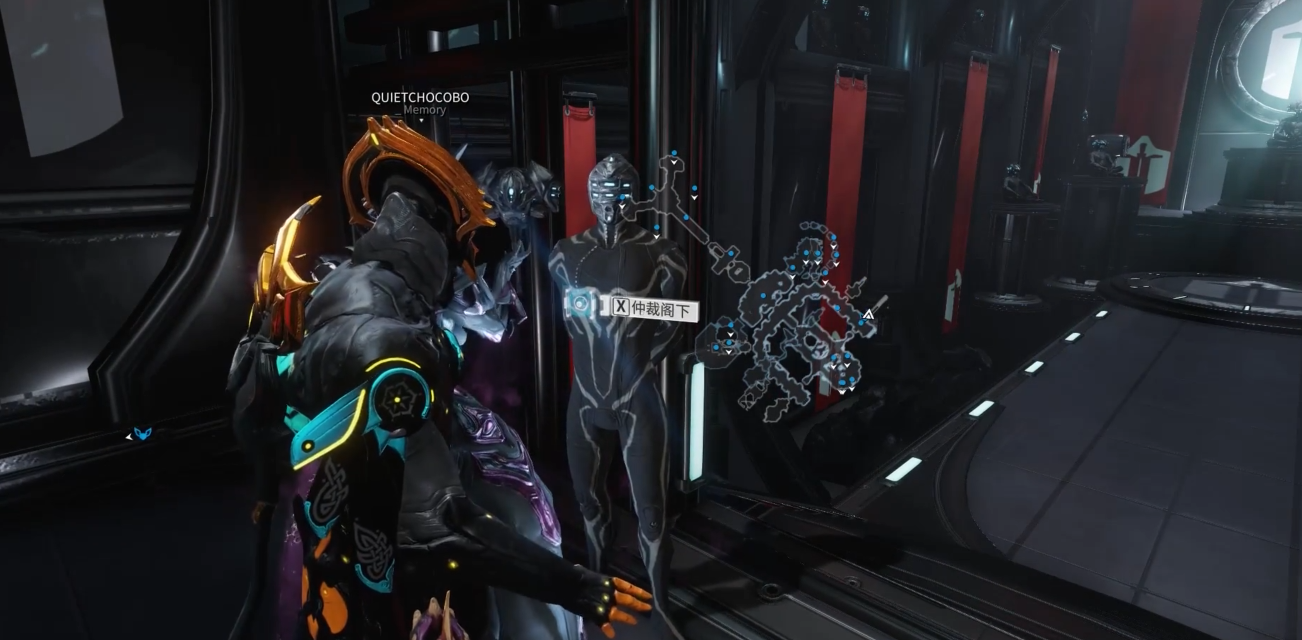1302x640 pixels.
Task: Select the white triangle player marker on map
Action: click(x=868, y=314)
